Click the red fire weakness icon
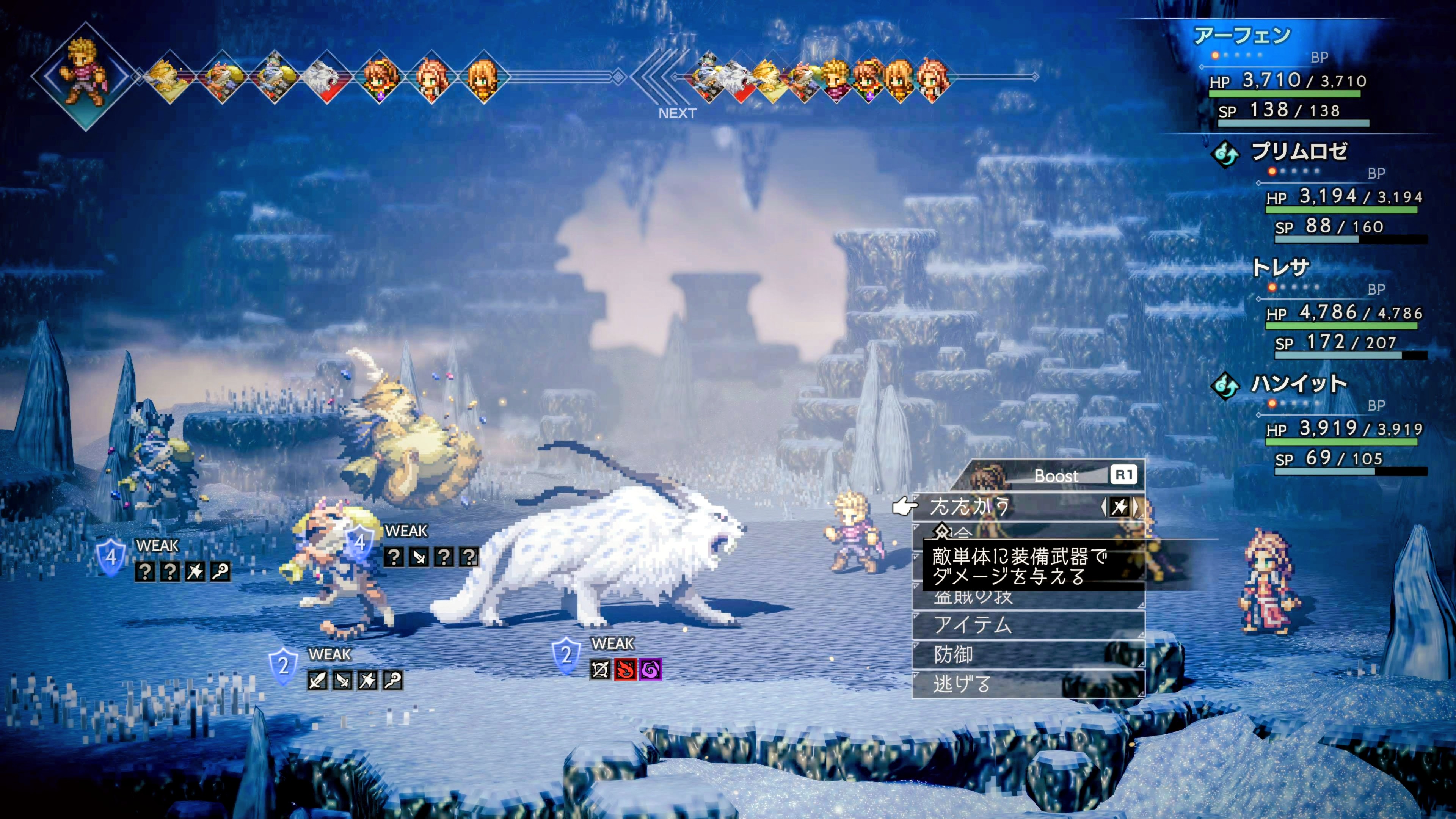 [x=625, y=670]
